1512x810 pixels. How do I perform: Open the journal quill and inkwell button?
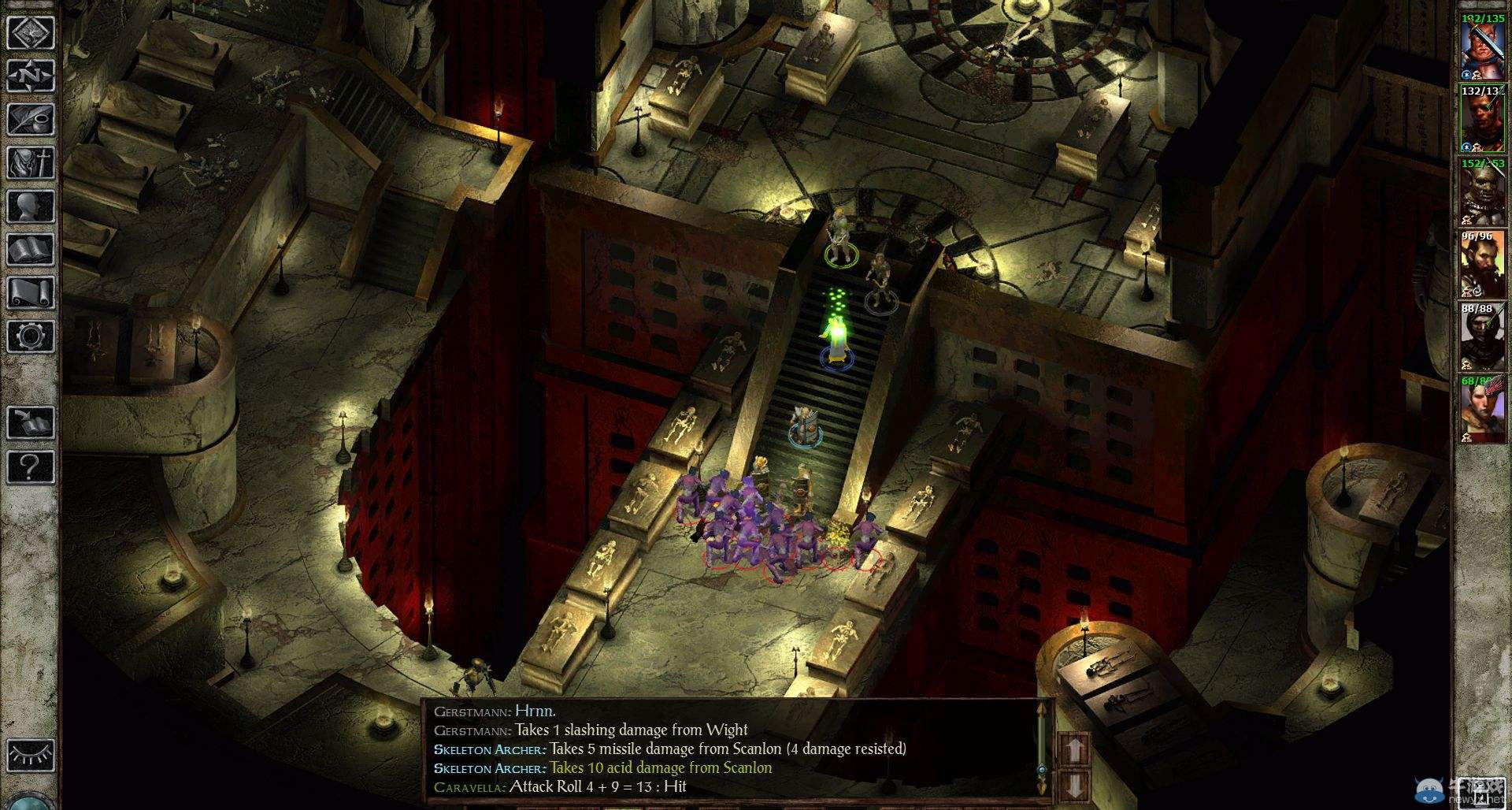[31, 120]
